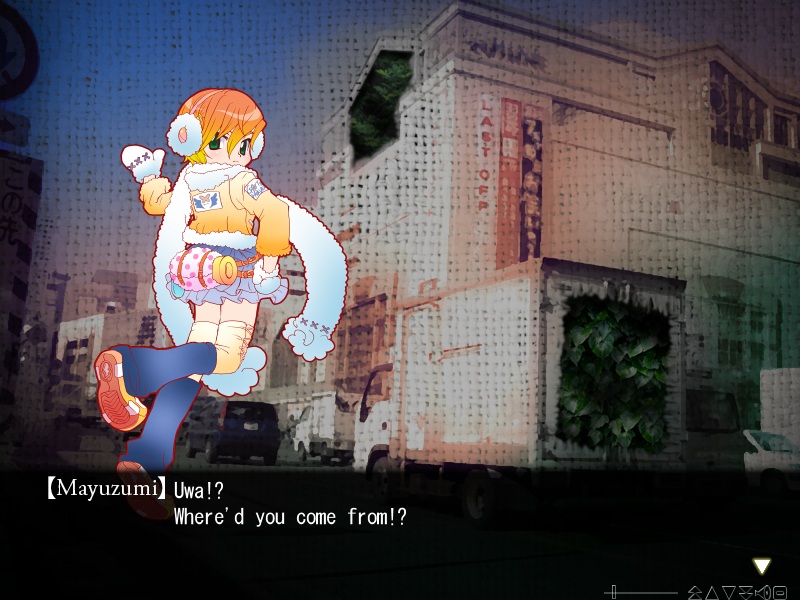Click the single down-triangle icon
Viewport: 800px width, 600px height.
coord(730,592)
